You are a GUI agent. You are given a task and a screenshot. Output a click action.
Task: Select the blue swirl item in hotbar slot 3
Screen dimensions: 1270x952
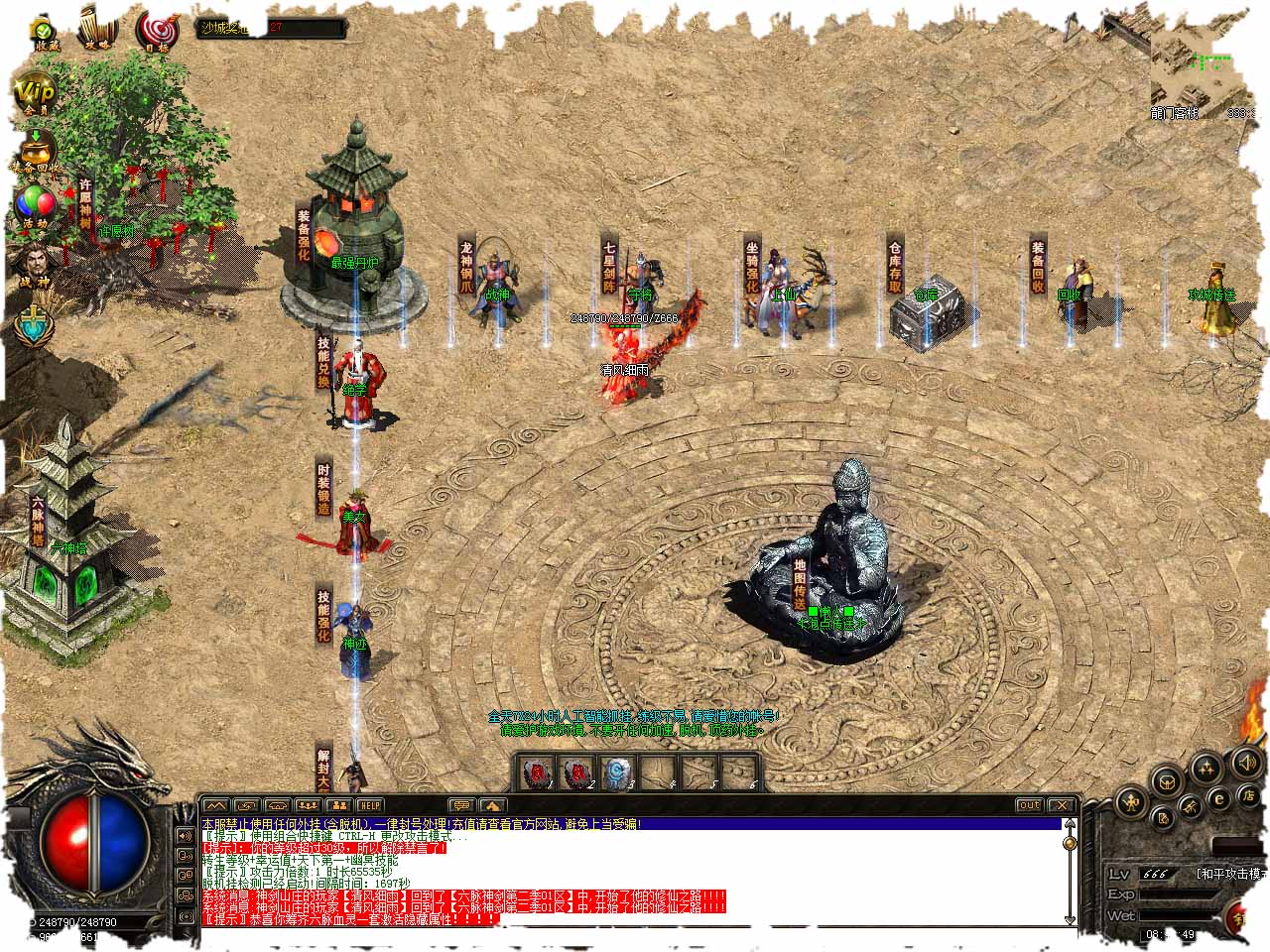pos(618,772)
